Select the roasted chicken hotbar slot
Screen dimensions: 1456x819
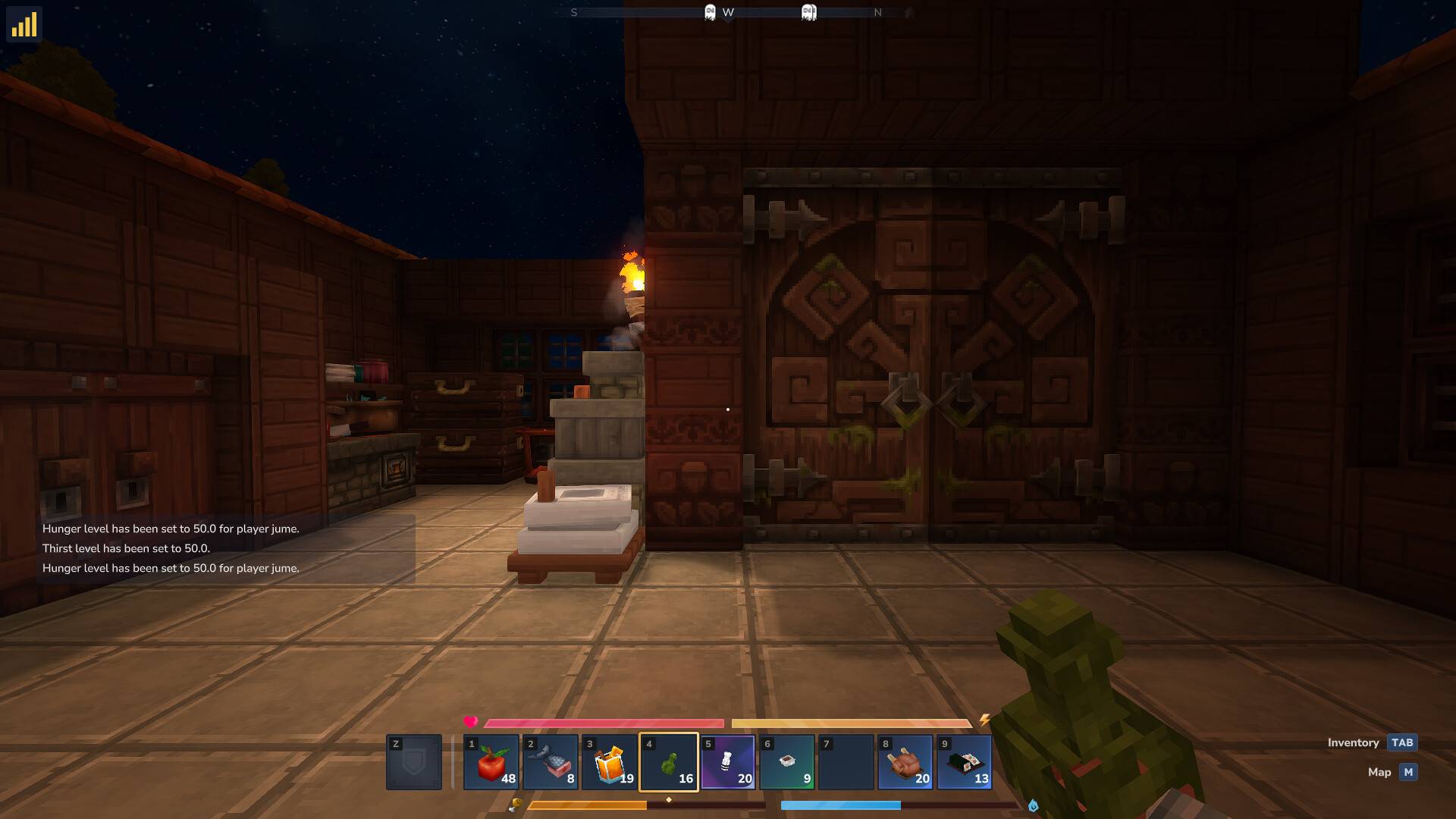(905, 763)
